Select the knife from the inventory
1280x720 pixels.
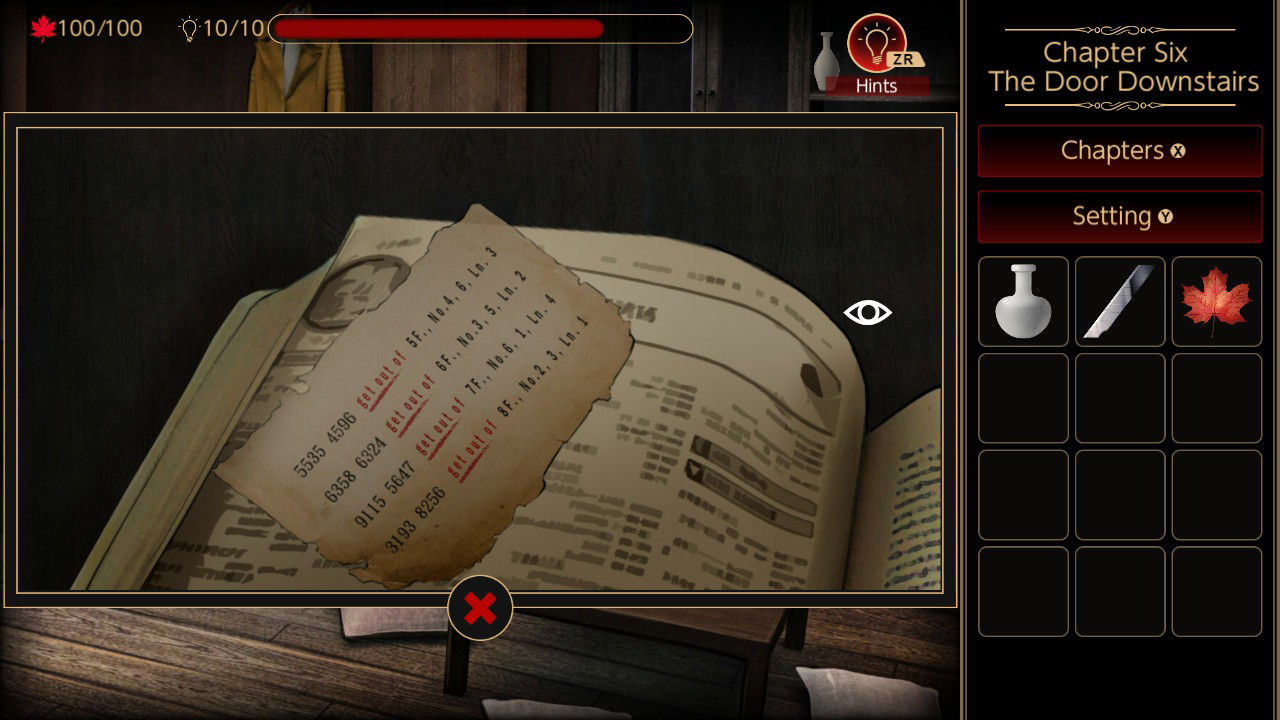pos(1120,301)
